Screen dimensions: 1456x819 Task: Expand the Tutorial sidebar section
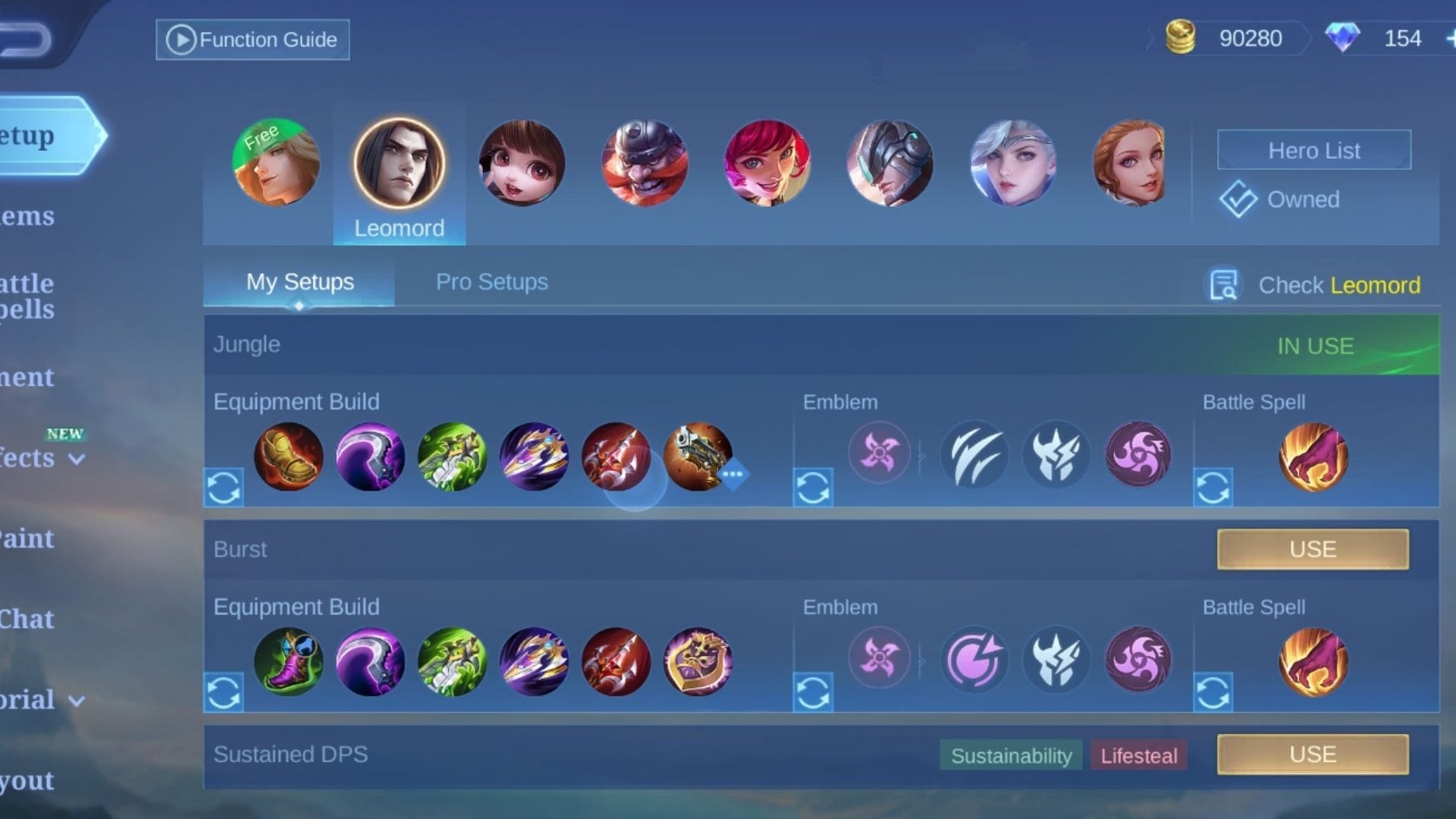click(x=76, y=699)
